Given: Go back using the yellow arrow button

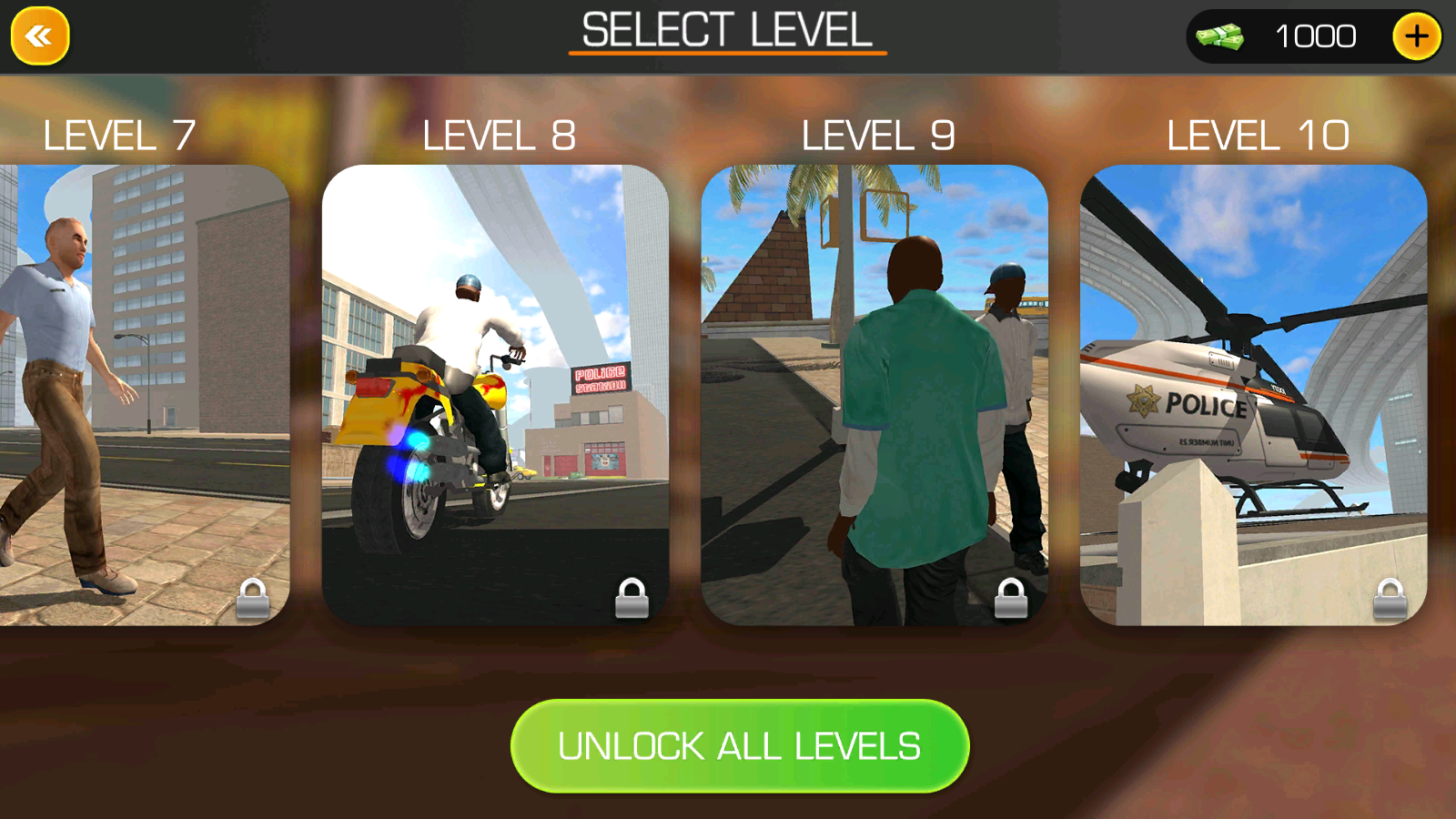Looking at the screenshot, I should (x=39, y=36).
